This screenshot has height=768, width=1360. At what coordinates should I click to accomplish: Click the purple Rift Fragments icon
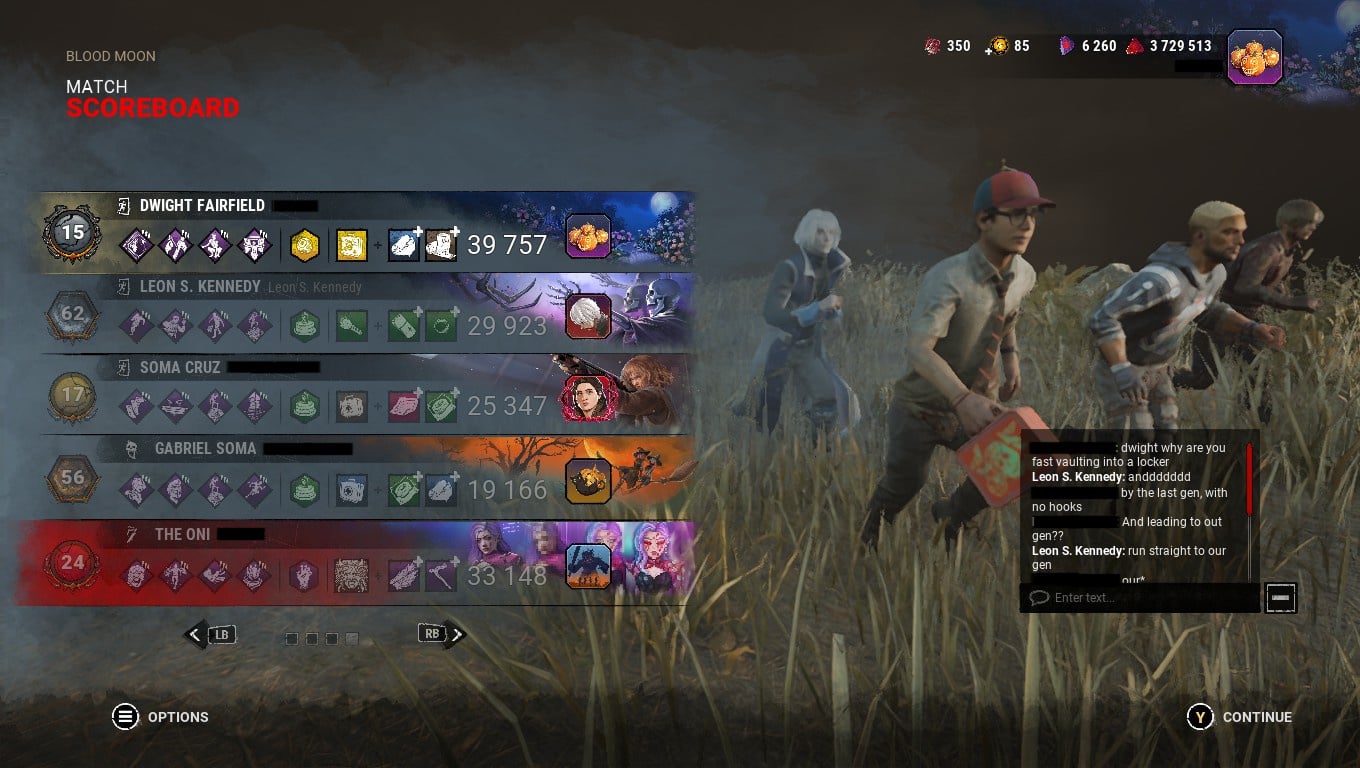1068,45
